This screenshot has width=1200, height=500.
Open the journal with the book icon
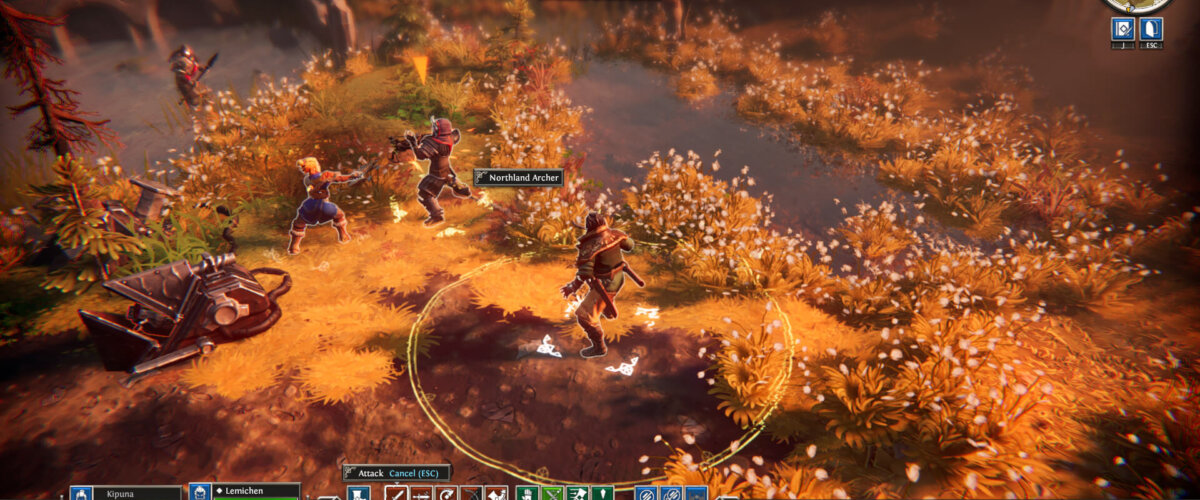pyautogui.click(x=1122, y=29)
